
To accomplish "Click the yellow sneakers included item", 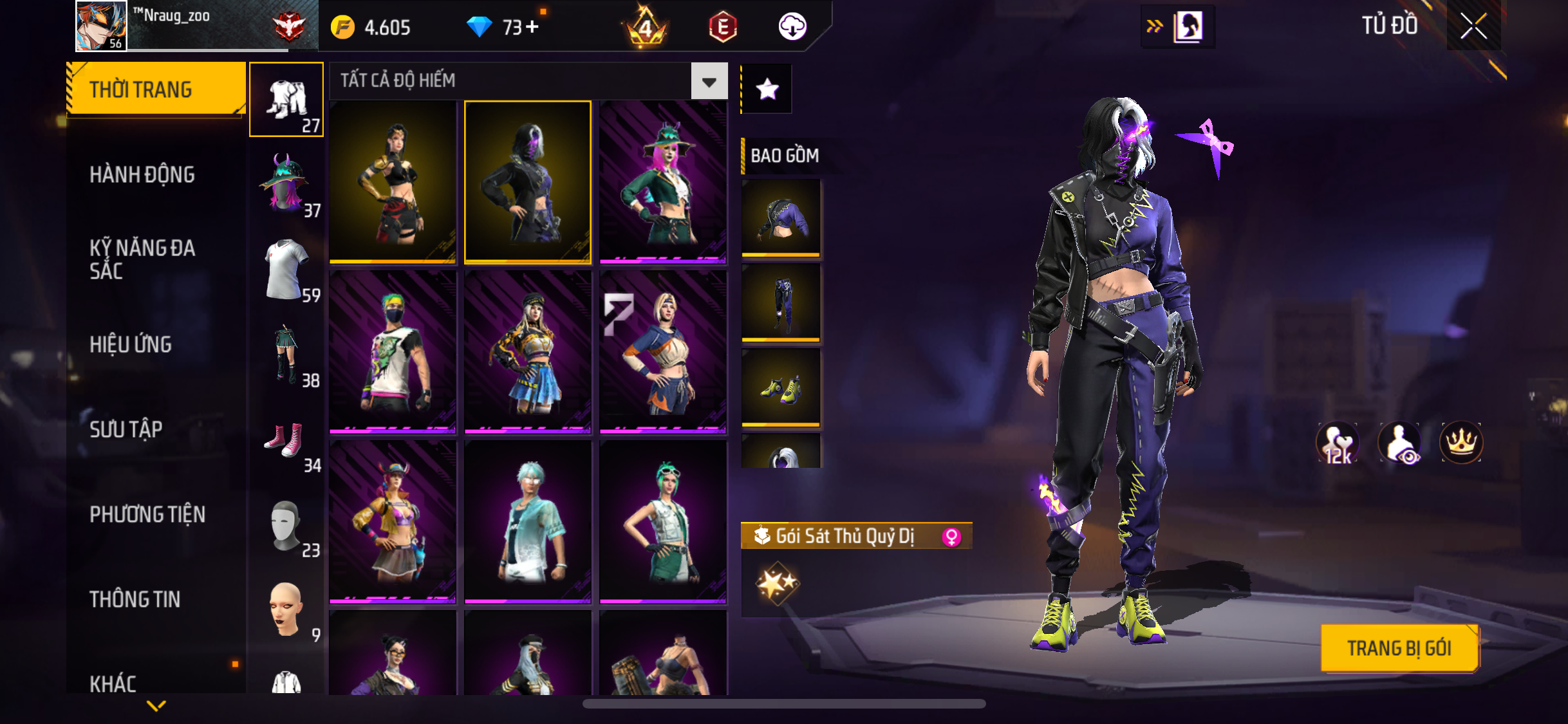I will click(781, 388).
